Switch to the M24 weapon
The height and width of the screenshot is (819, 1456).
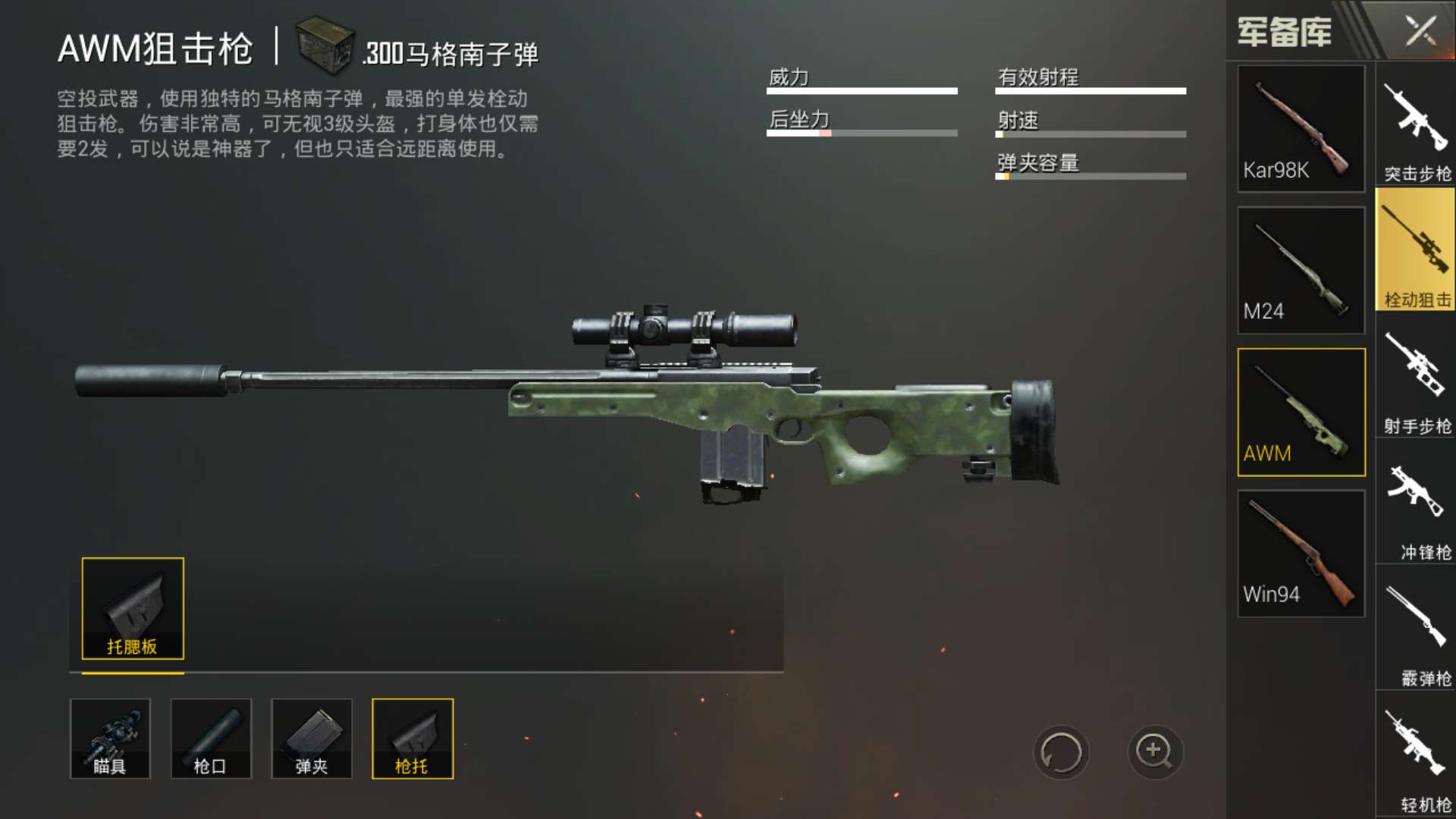tap(1300, 269)
